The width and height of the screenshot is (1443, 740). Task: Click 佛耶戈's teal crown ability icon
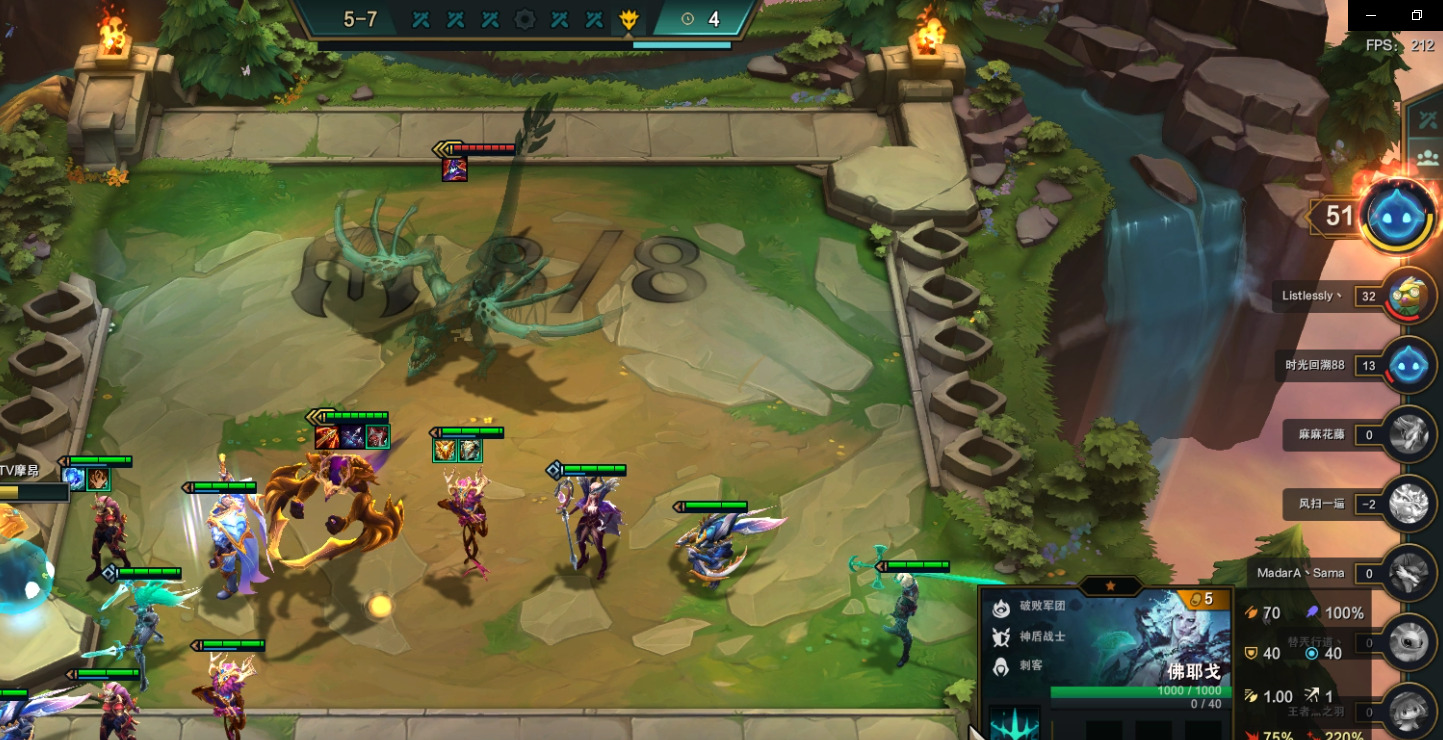click(1014, 724)
